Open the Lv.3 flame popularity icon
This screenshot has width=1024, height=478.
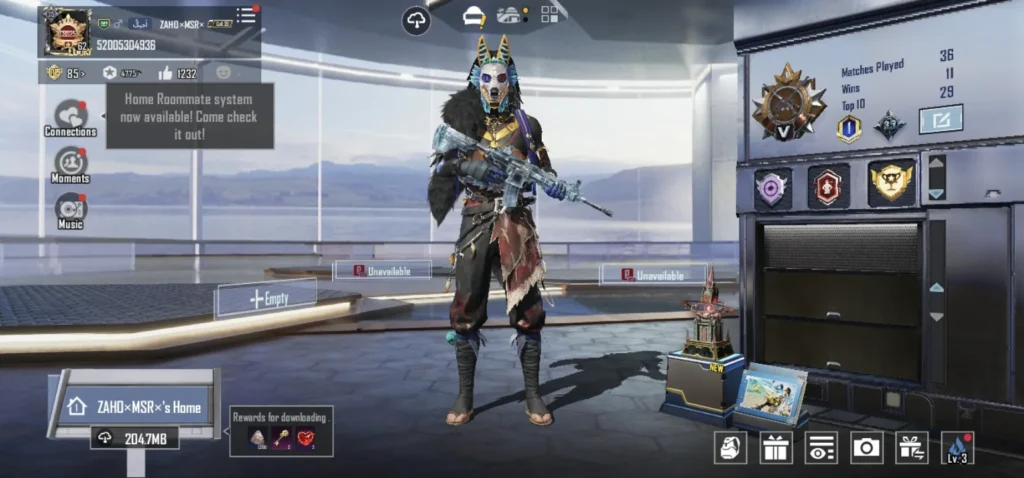957,447
